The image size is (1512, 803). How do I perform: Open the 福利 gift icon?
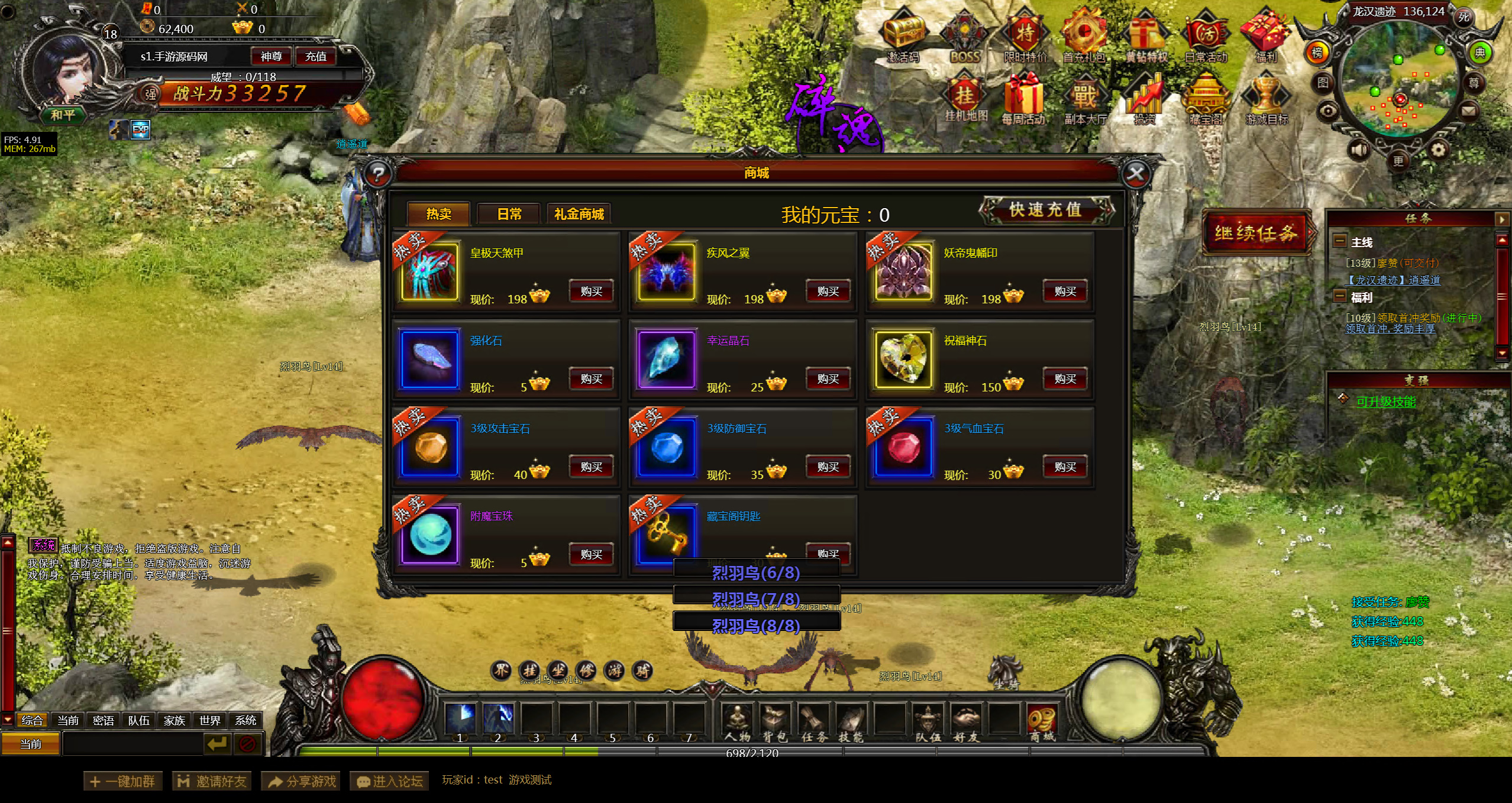click(1266, 37)
